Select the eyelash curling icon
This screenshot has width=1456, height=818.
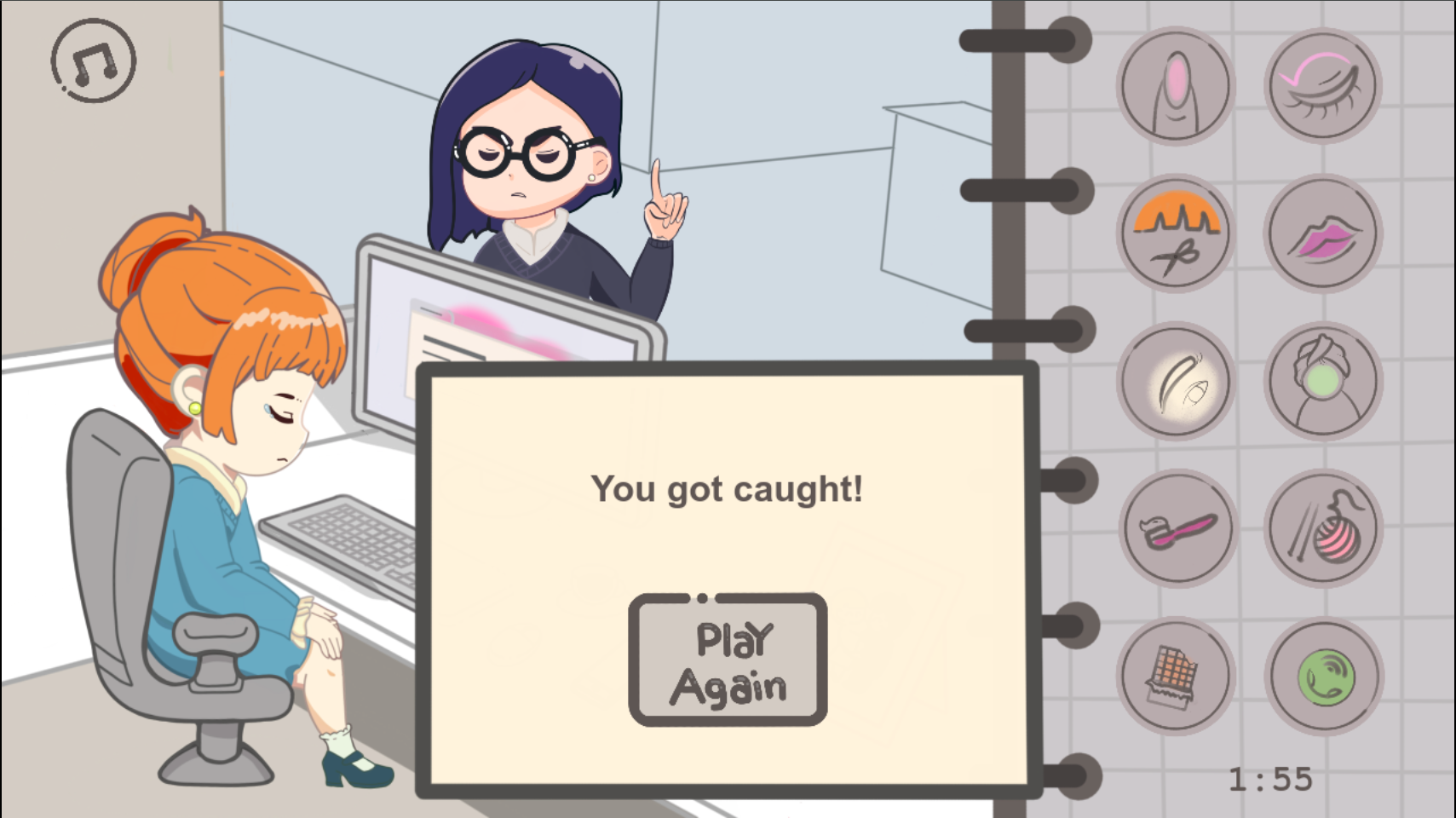1323,85
